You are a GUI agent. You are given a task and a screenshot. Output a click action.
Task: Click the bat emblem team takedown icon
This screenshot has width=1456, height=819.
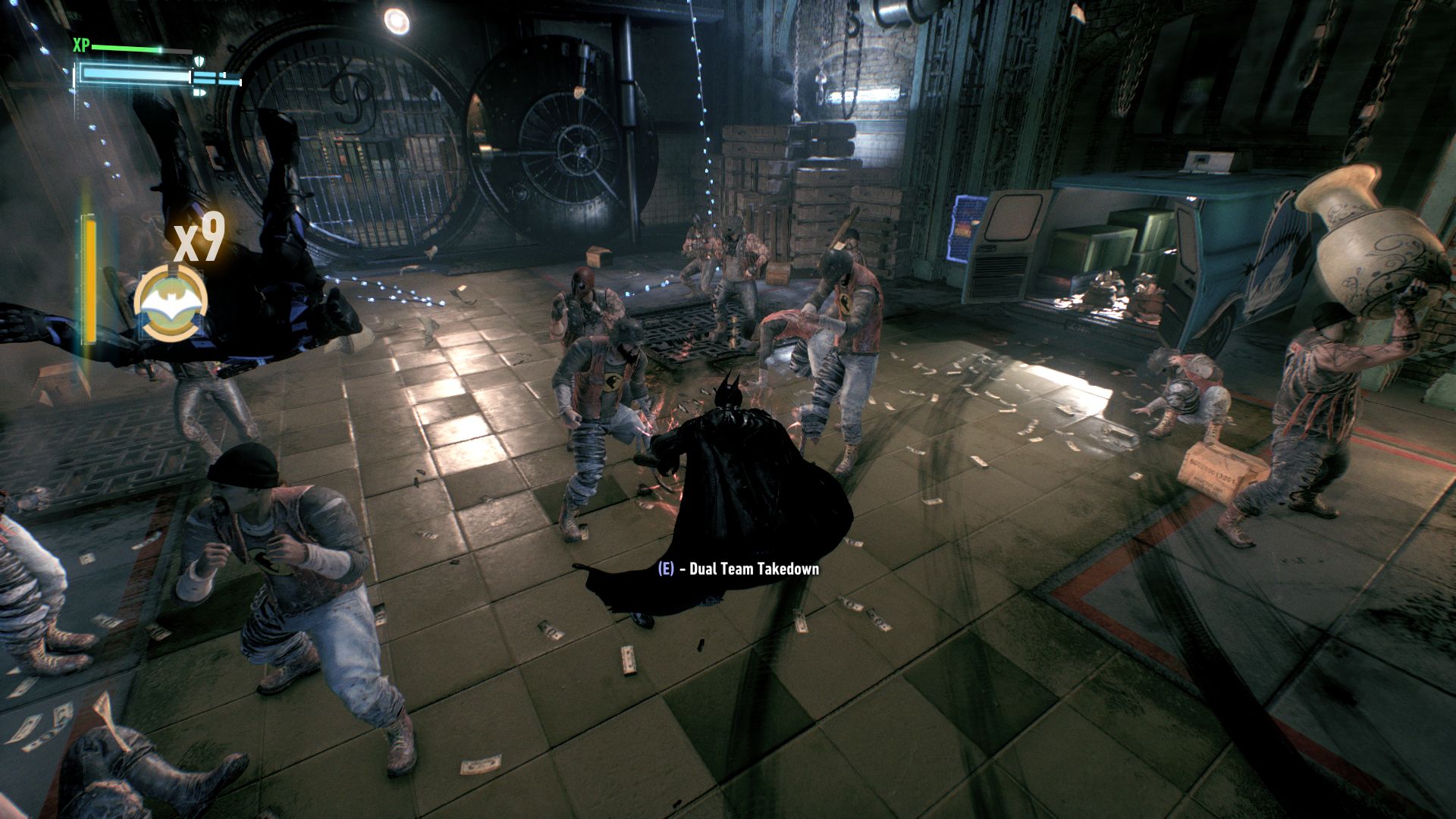click(x=171, y=304)
